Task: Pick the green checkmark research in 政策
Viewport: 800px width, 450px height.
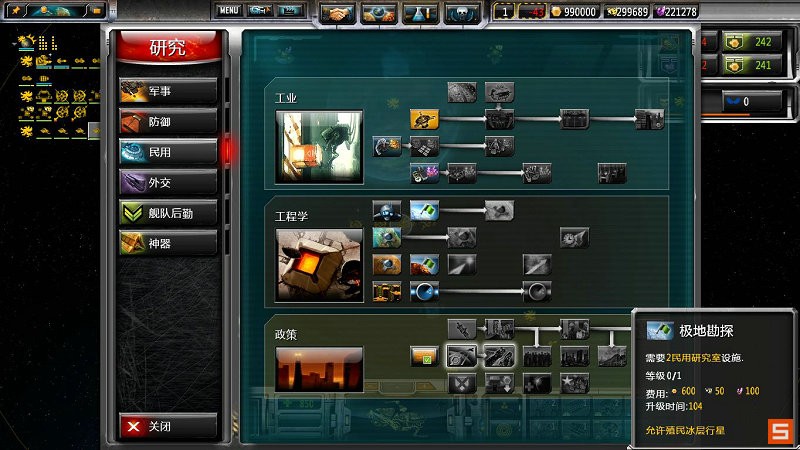Action: [424, 356]
